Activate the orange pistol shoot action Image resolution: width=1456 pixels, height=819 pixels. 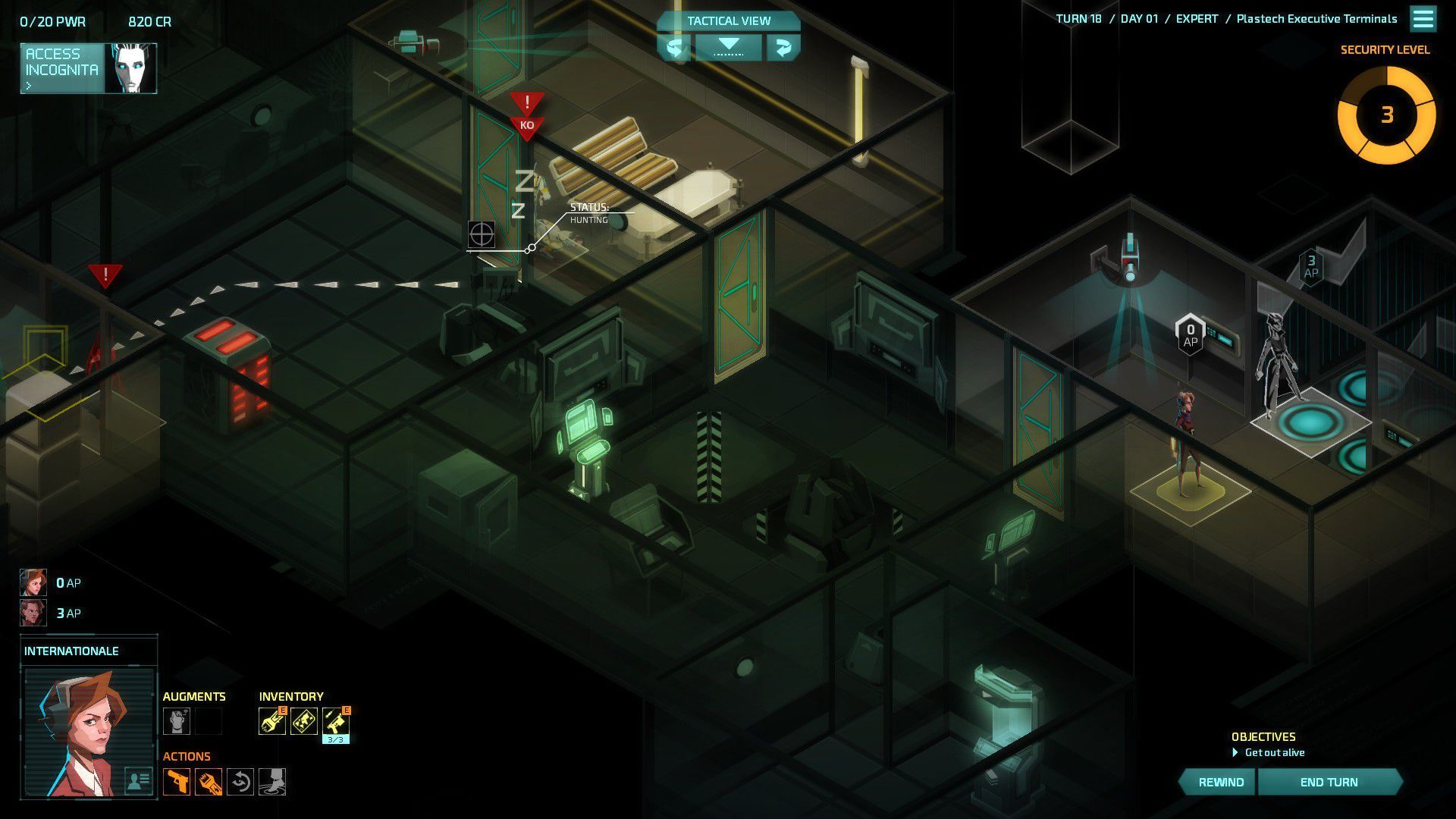point(177,782)
